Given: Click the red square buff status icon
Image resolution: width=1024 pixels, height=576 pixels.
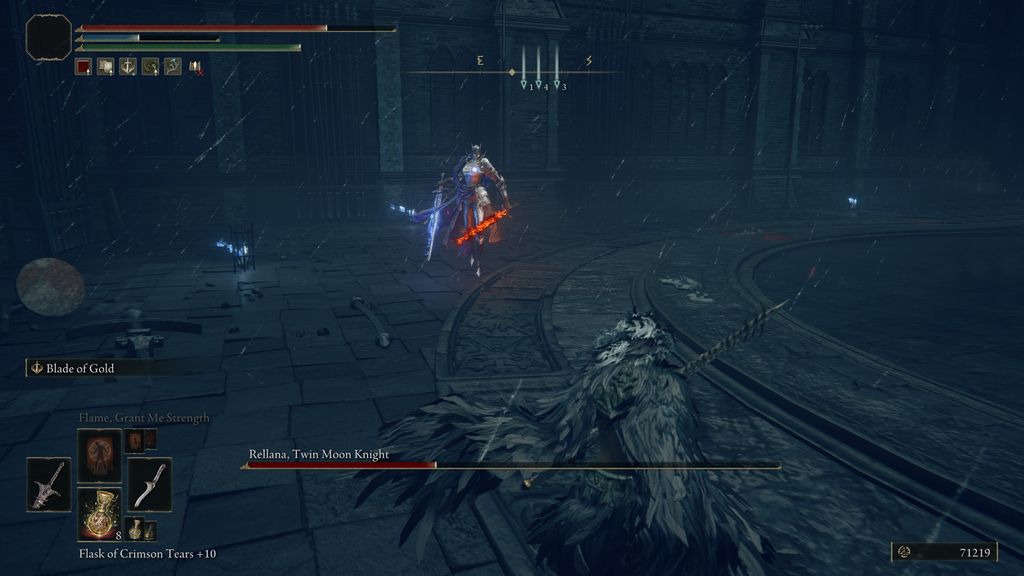Looking at the screenshot, I should tap(84, 67).
